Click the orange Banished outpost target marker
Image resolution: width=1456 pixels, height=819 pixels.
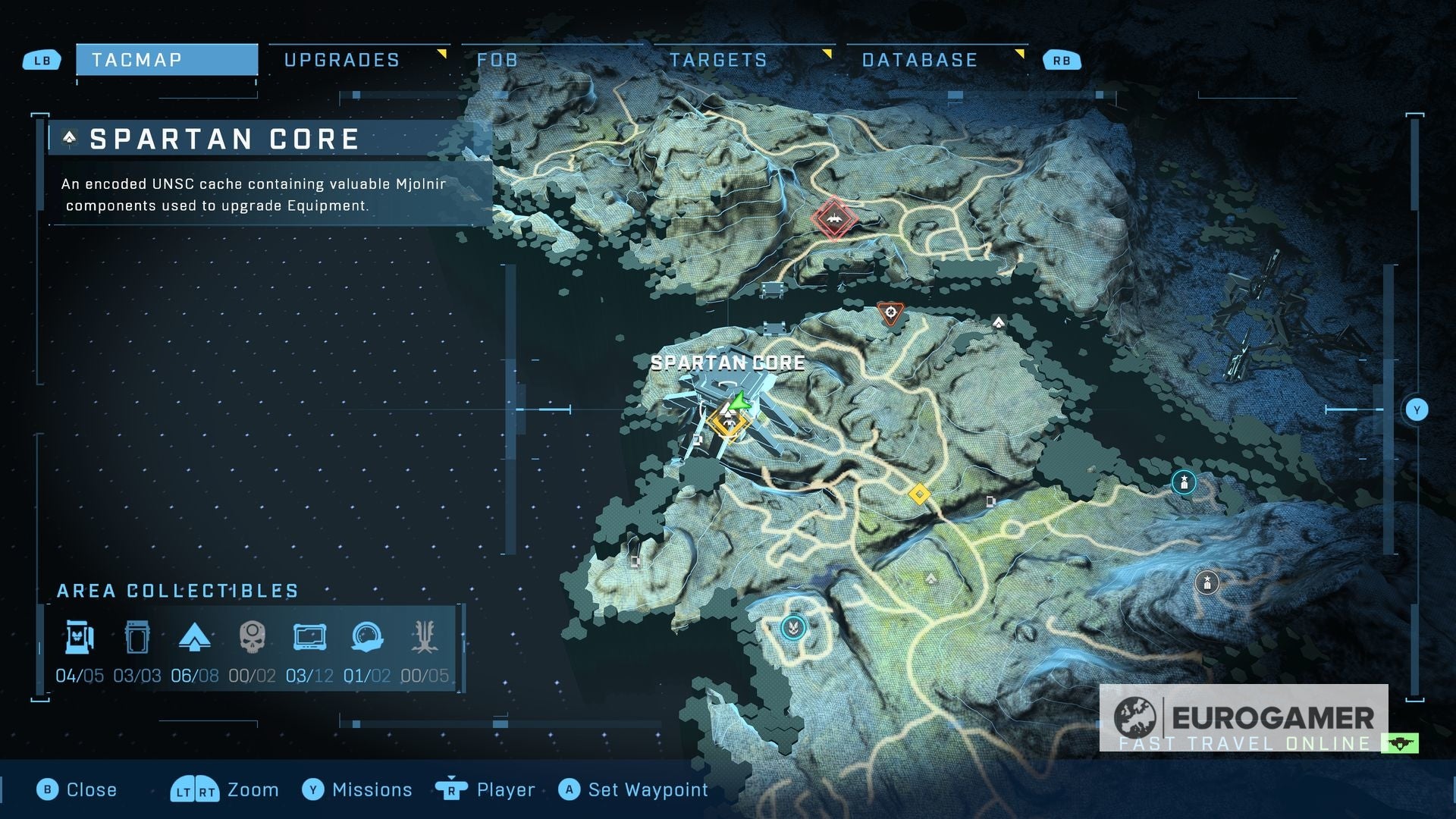pyautogui.click(x=891, y=313)
